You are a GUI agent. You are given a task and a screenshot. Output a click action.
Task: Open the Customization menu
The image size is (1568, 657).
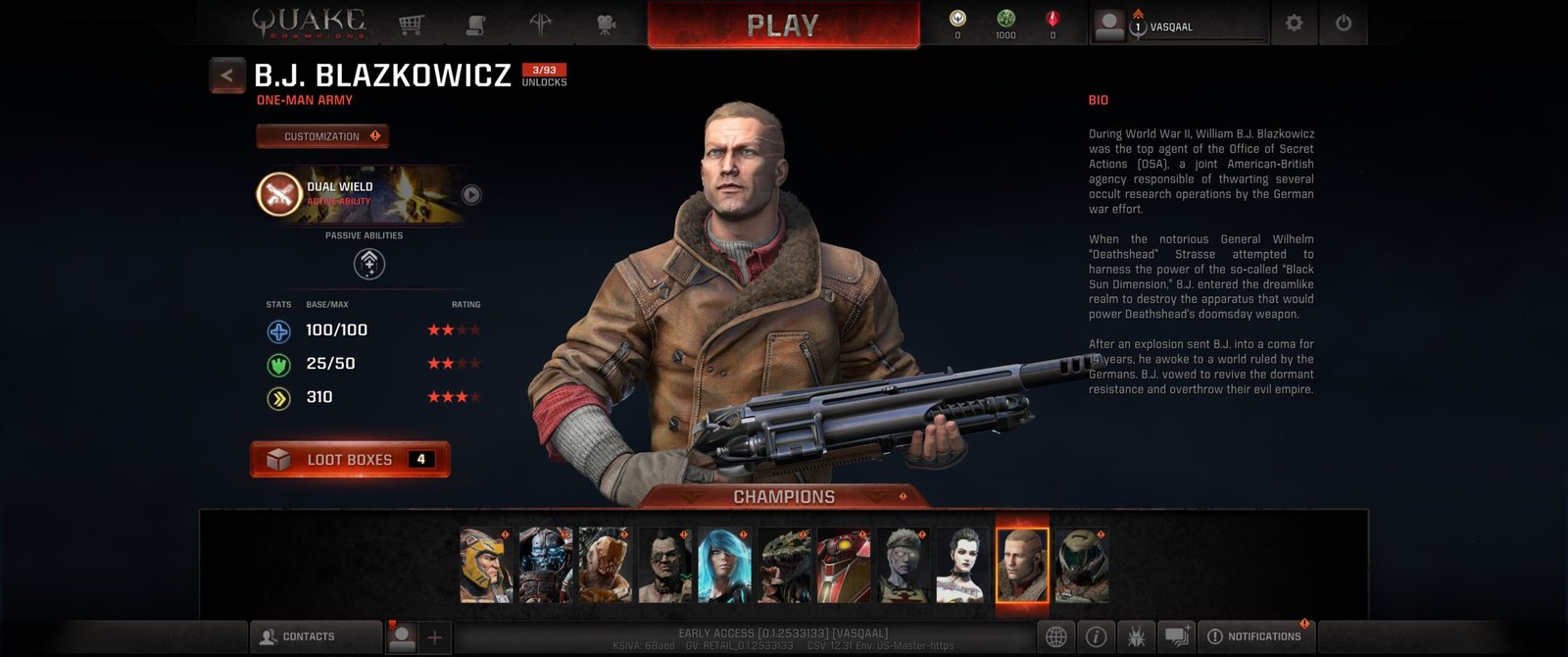pyautogui.click(x=322, y=136)
